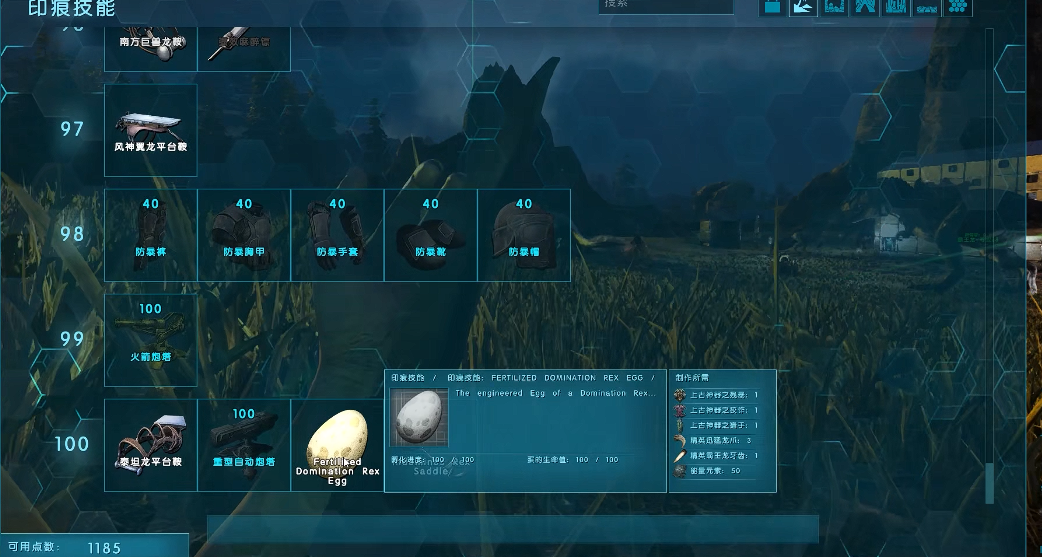This screenshot has height=557, width=1042.
Task: Select the 防暴胸甲 riot chestpiece engram
Action: coord(244,235)
